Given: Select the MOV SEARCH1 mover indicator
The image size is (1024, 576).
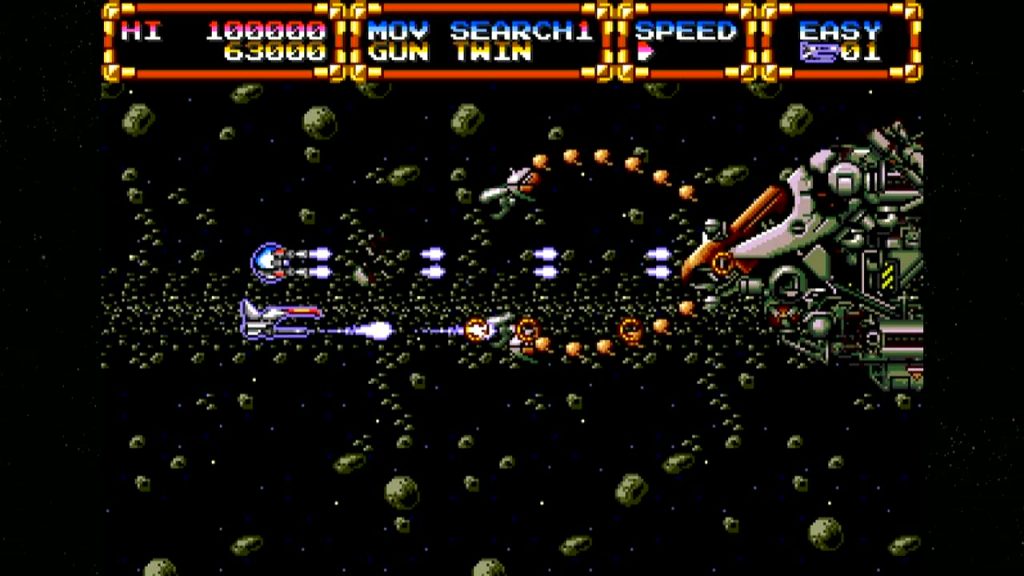Looking at the screenshot, I should click(479, 30).
